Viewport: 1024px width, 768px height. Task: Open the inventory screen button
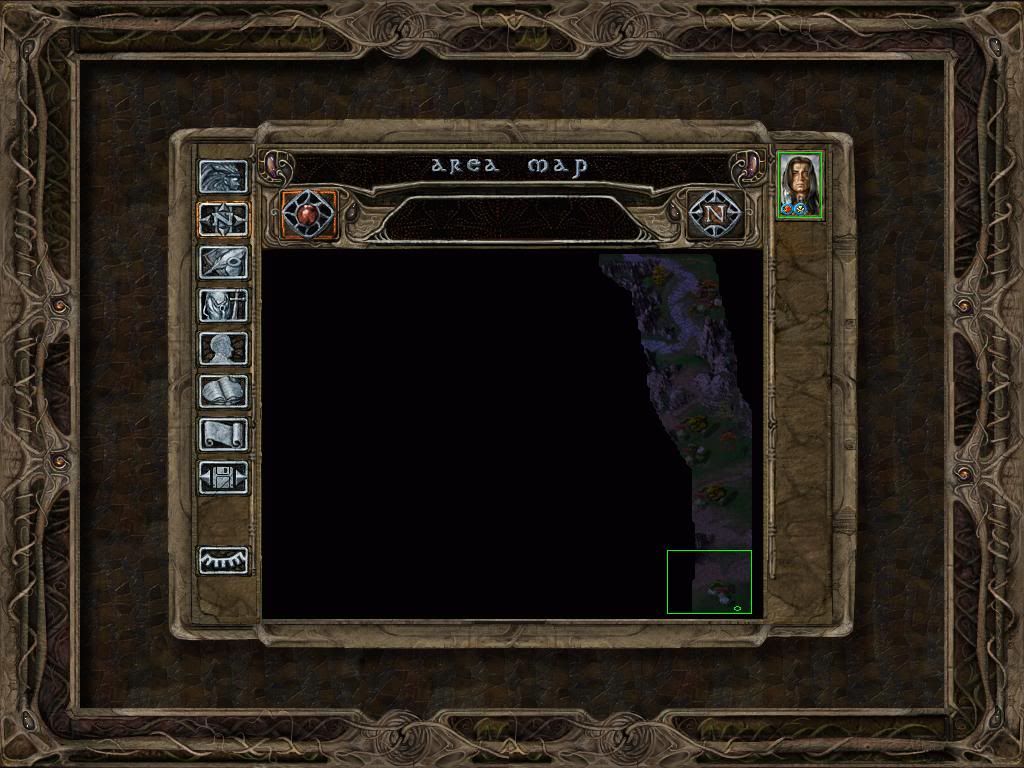point(223,305)
